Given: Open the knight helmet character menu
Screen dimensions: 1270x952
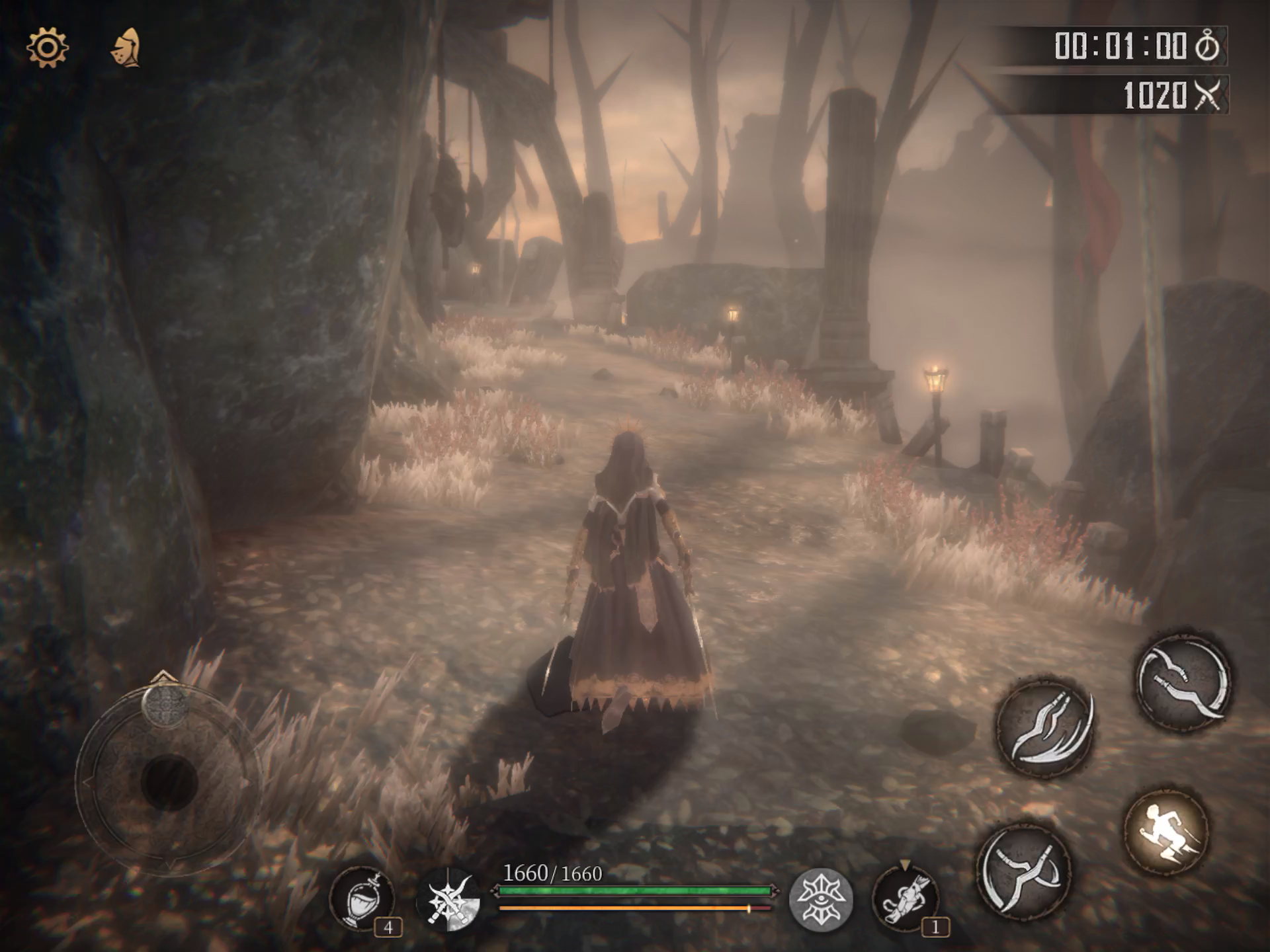Looking at the screenshot, I should 126,48.
